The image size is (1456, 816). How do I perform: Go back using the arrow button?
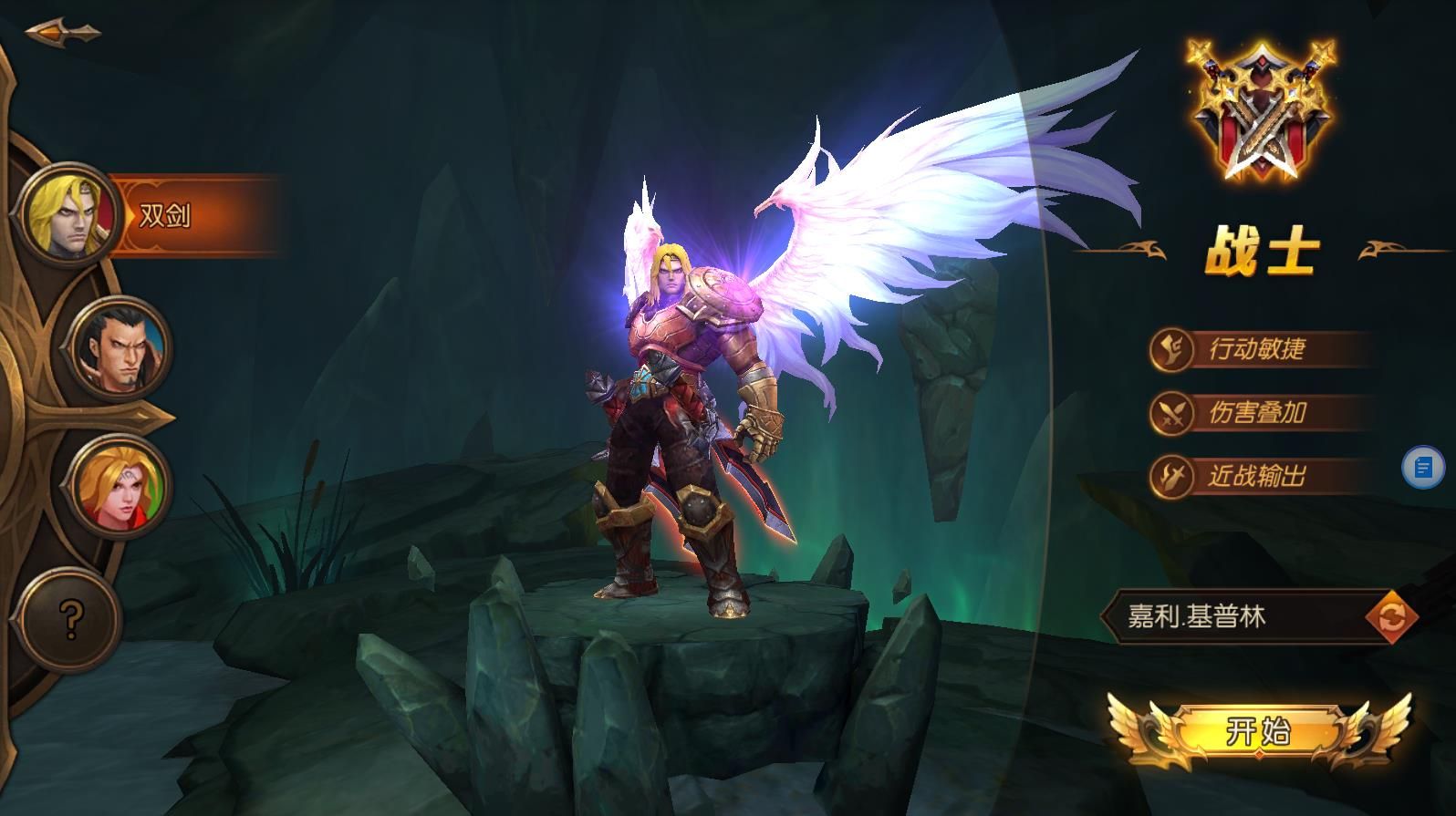pyautogui.click(x=62, y=33)
